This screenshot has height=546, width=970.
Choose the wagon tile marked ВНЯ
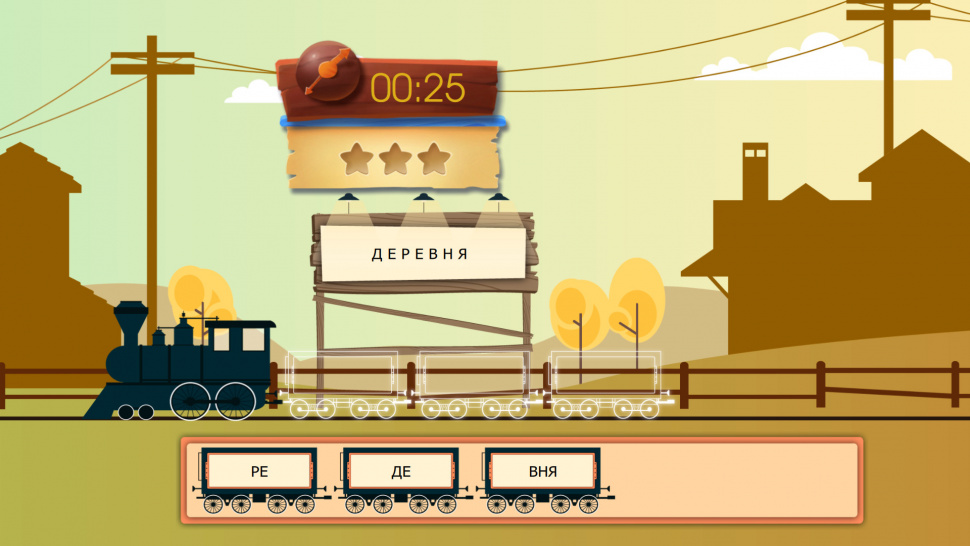click(543, 472)
